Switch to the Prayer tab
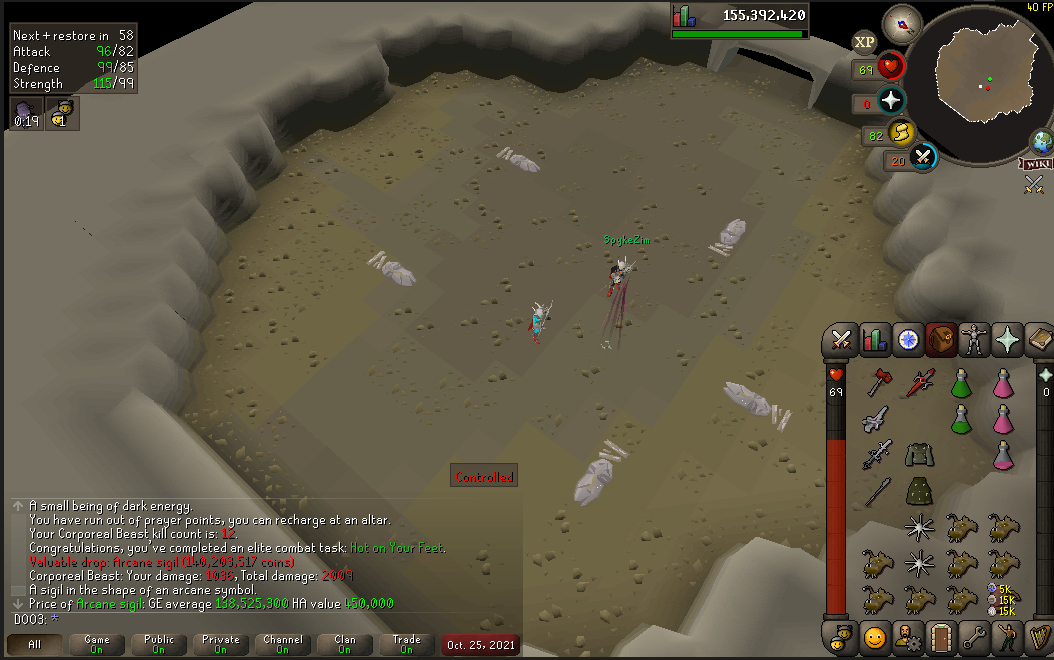The image size is (1054, 660). 1007,340
